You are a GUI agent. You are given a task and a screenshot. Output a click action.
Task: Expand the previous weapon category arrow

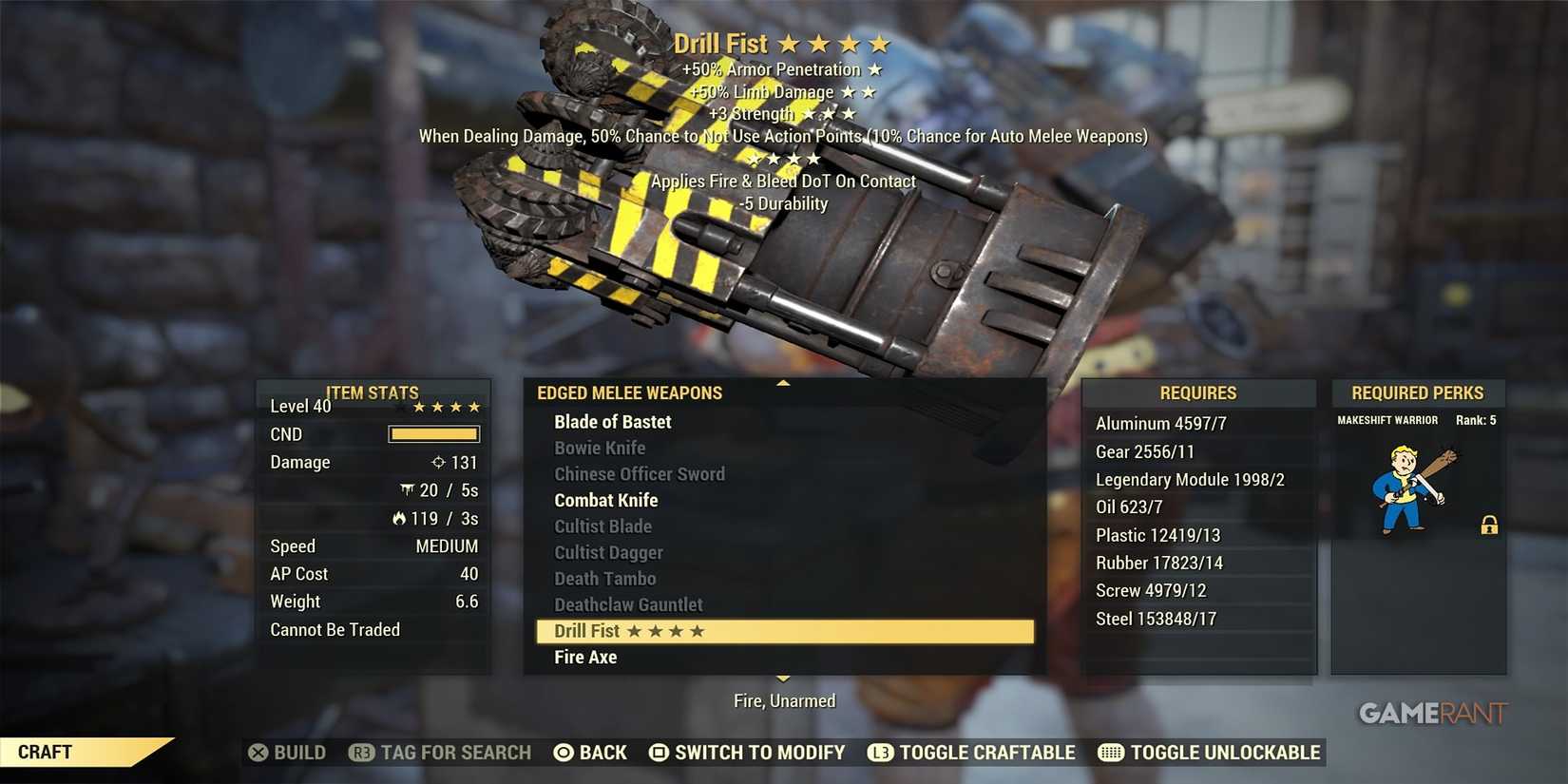pyautogui.click(x=782, y=384)
